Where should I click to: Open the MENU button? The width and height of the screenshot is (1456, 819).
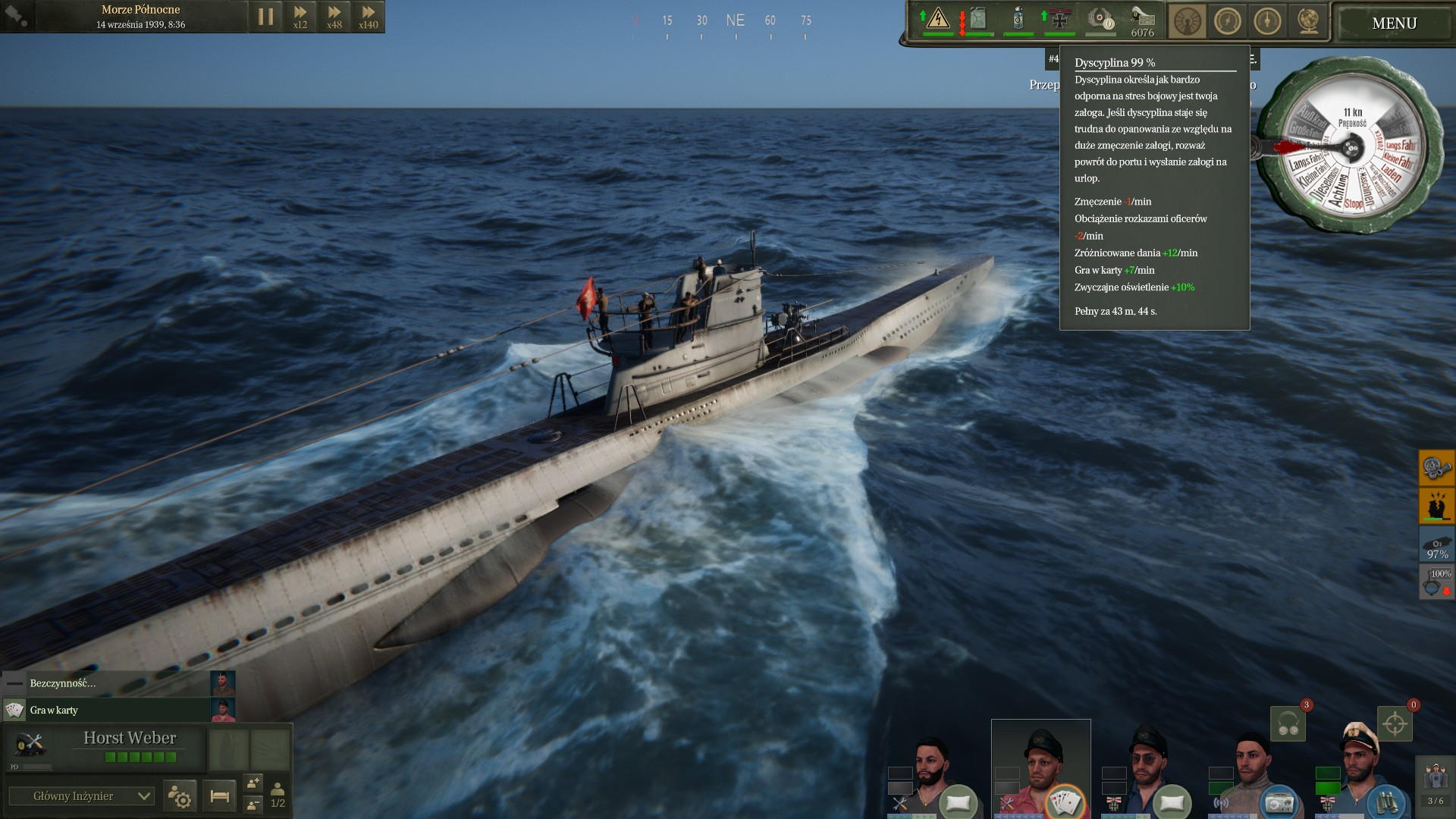tap(1394, 24)
